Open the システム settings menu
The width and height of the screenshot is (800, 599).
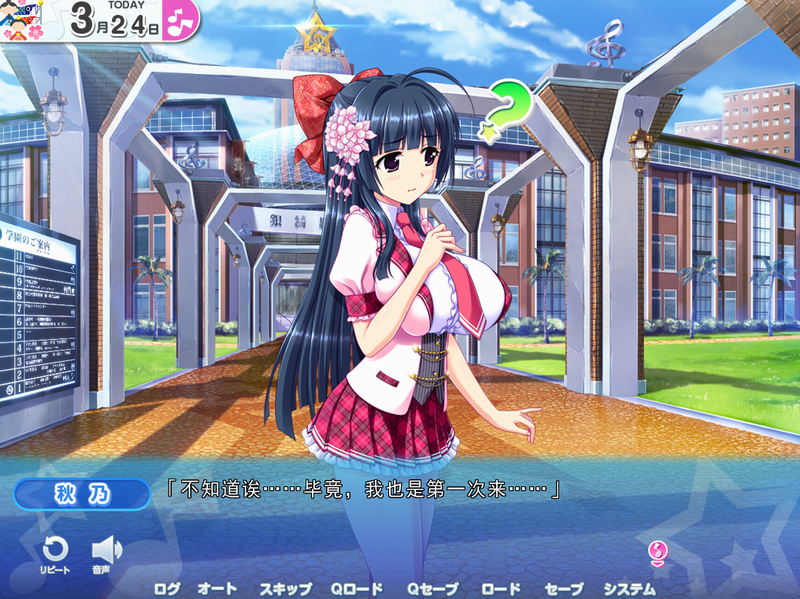629,589
